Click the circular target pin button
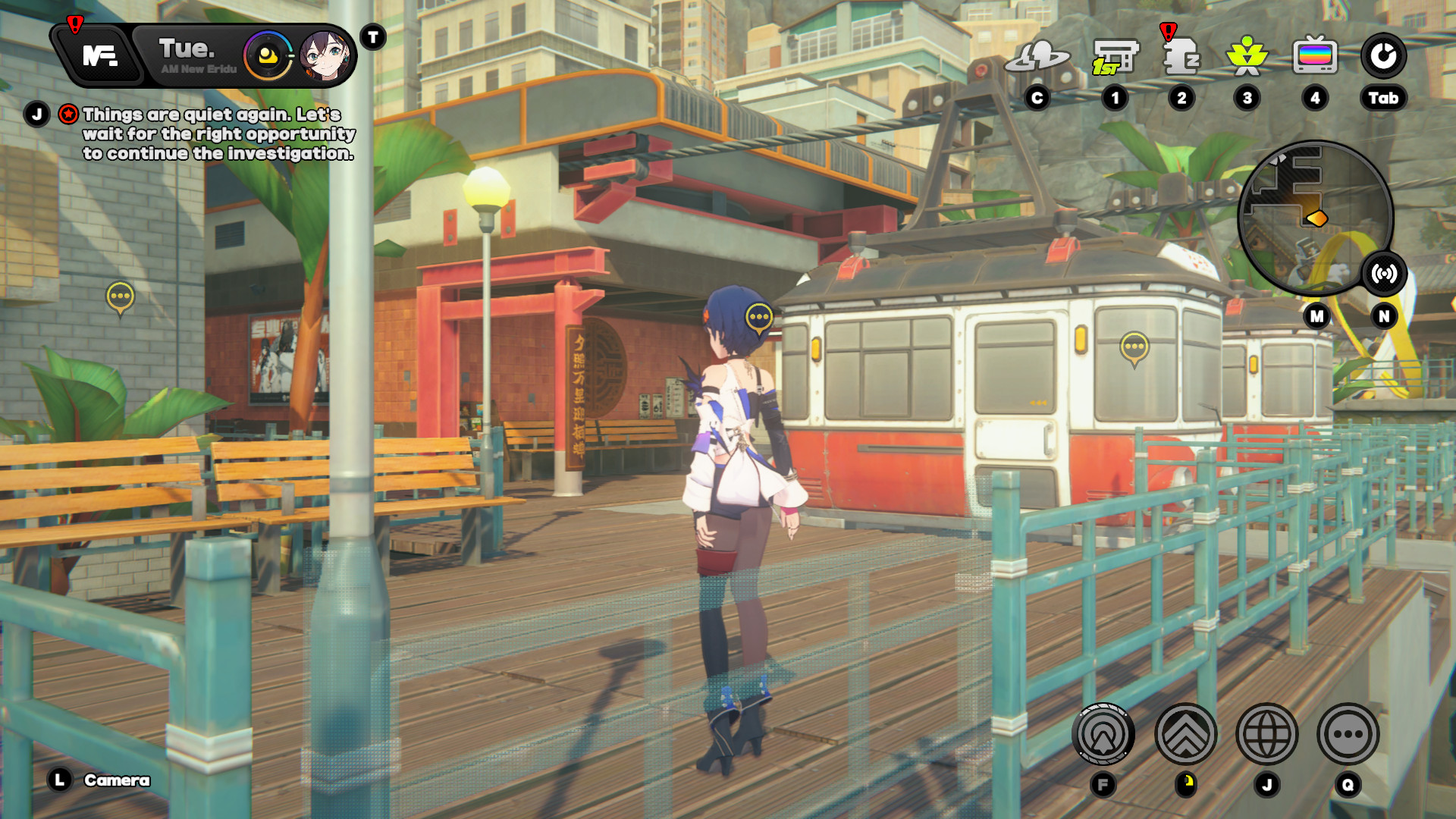 1103,734
